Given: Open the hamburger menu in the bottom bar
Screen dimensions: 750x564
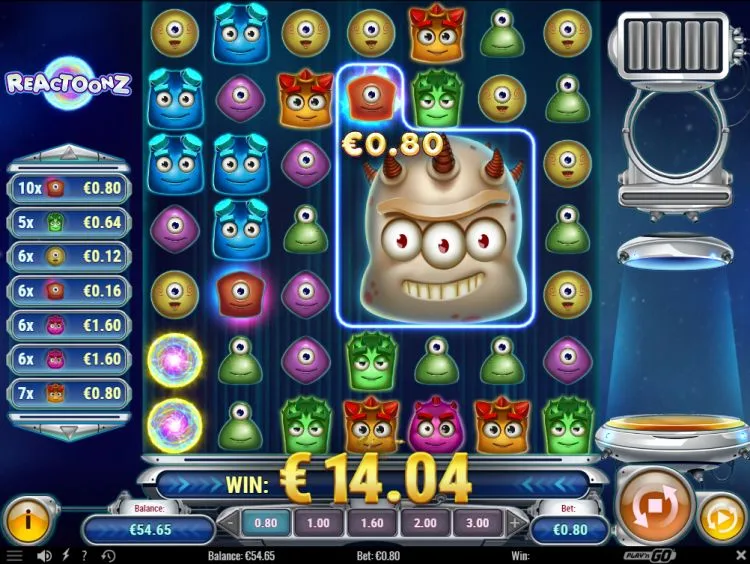Looking at the screenshot, I should point(14,555).
